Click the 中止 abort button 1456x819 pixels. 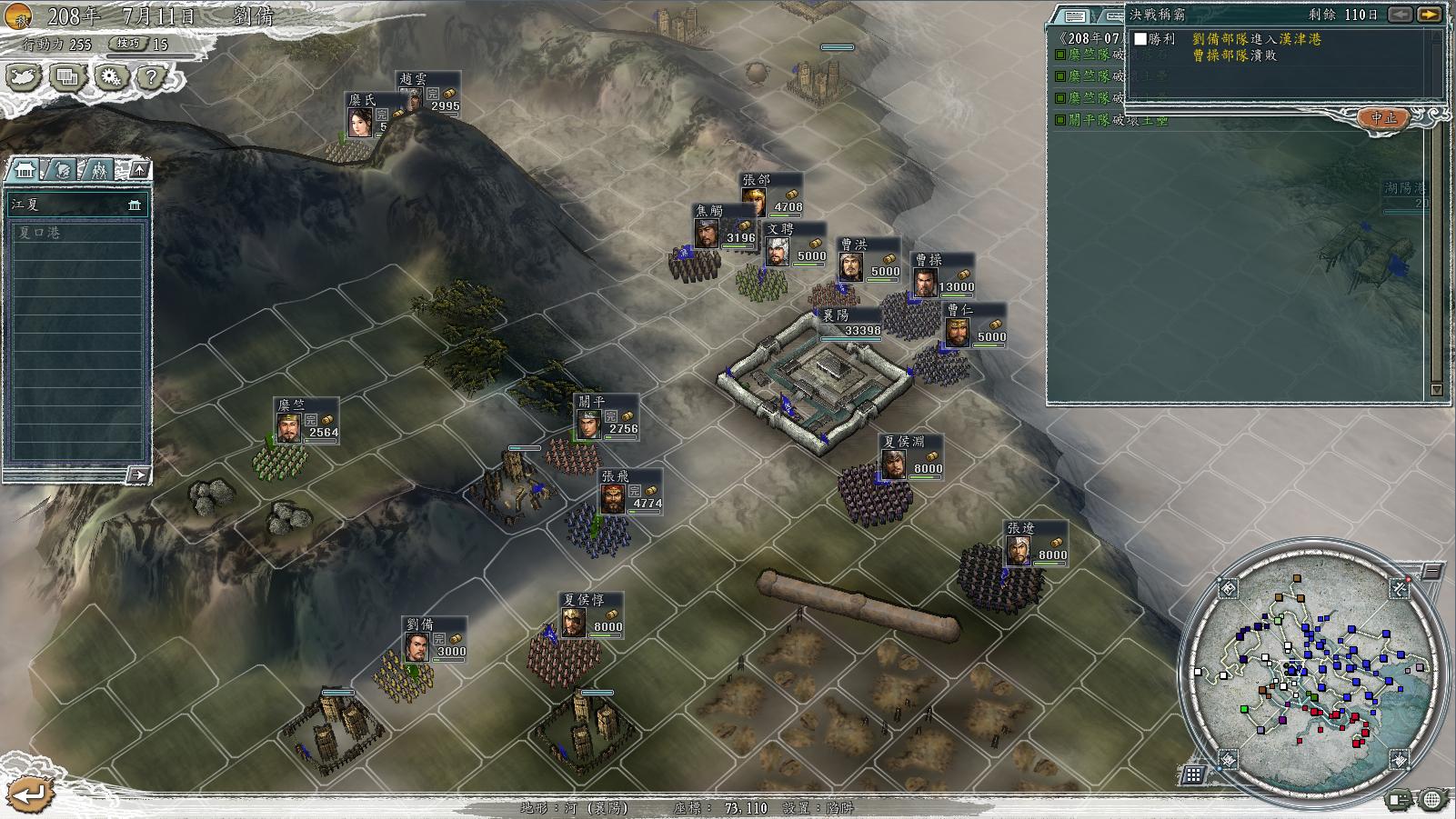click(x=1383, y=118)
